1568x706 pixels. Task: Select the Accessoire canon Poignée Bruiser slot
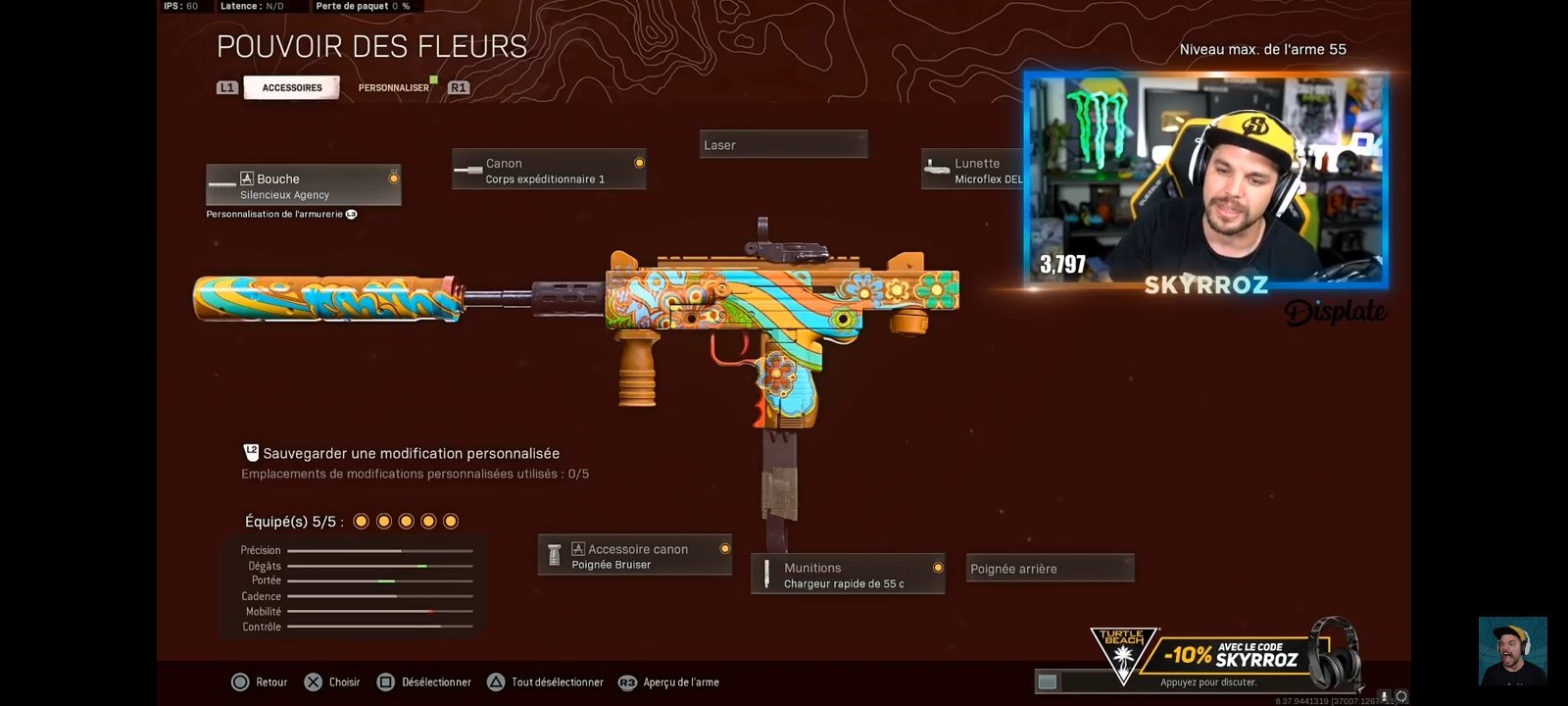pos(634,555)
